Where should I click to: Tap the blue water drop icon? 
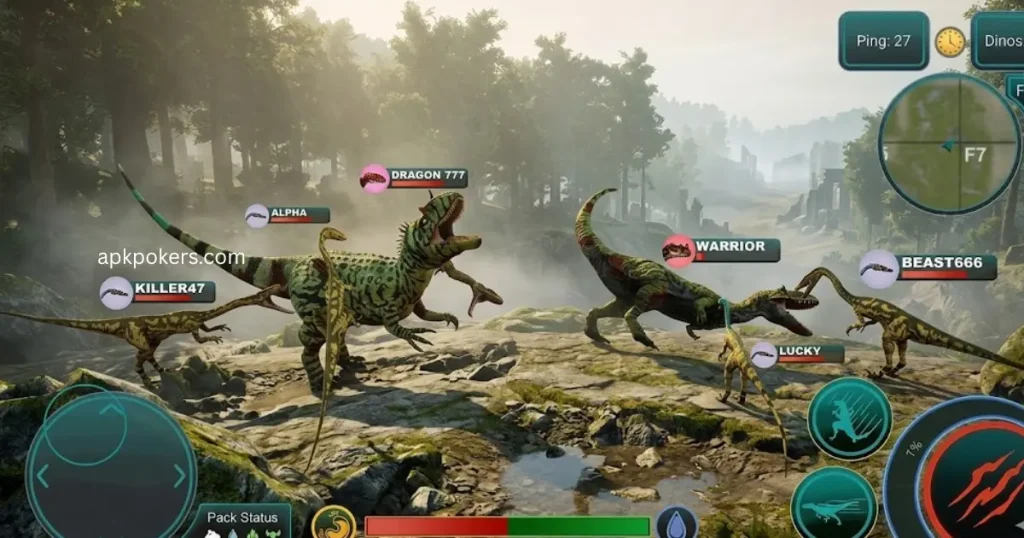(676, 524)
